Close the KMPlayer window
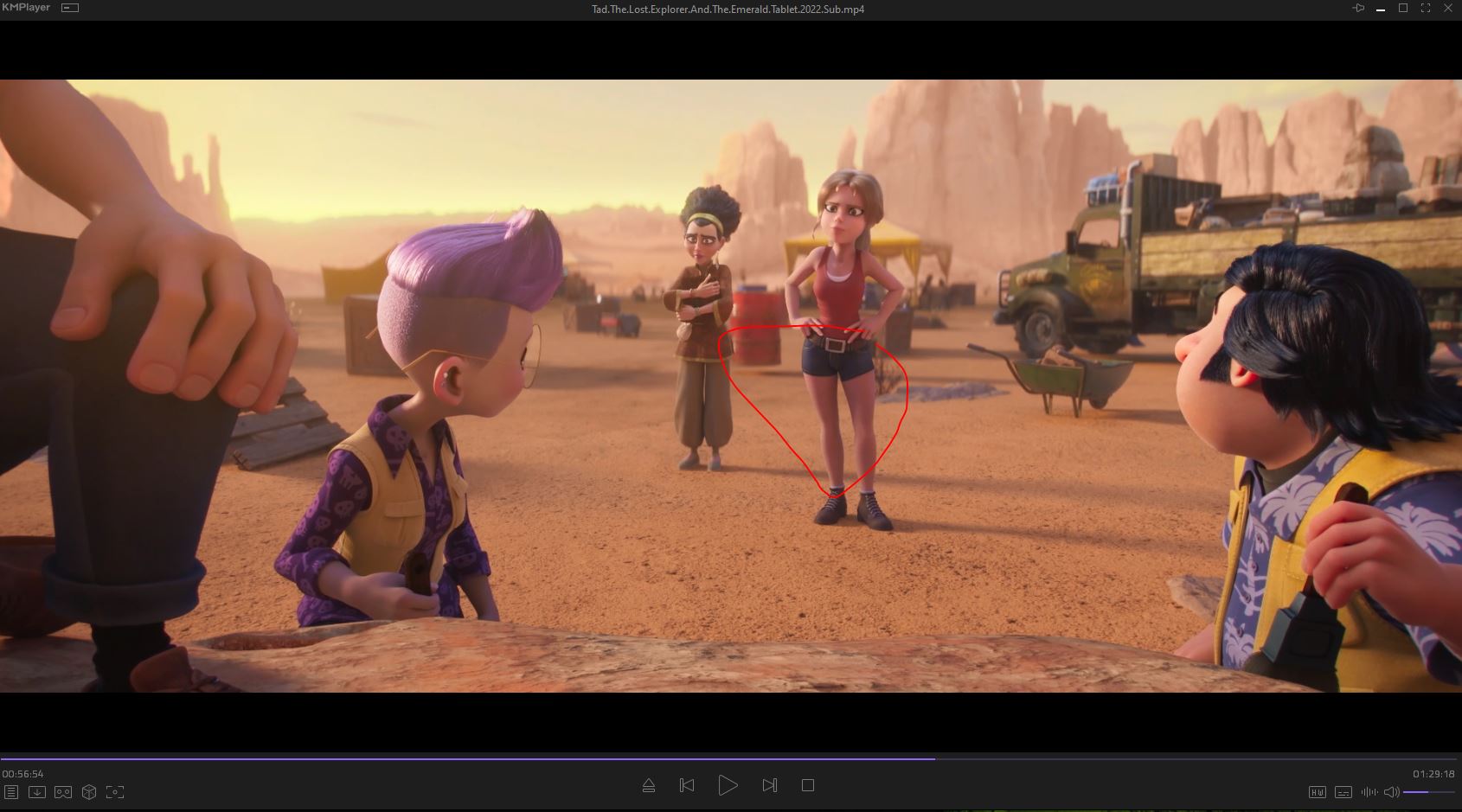The height and width of the screenshot is (812, 1462). point(1447,9)
